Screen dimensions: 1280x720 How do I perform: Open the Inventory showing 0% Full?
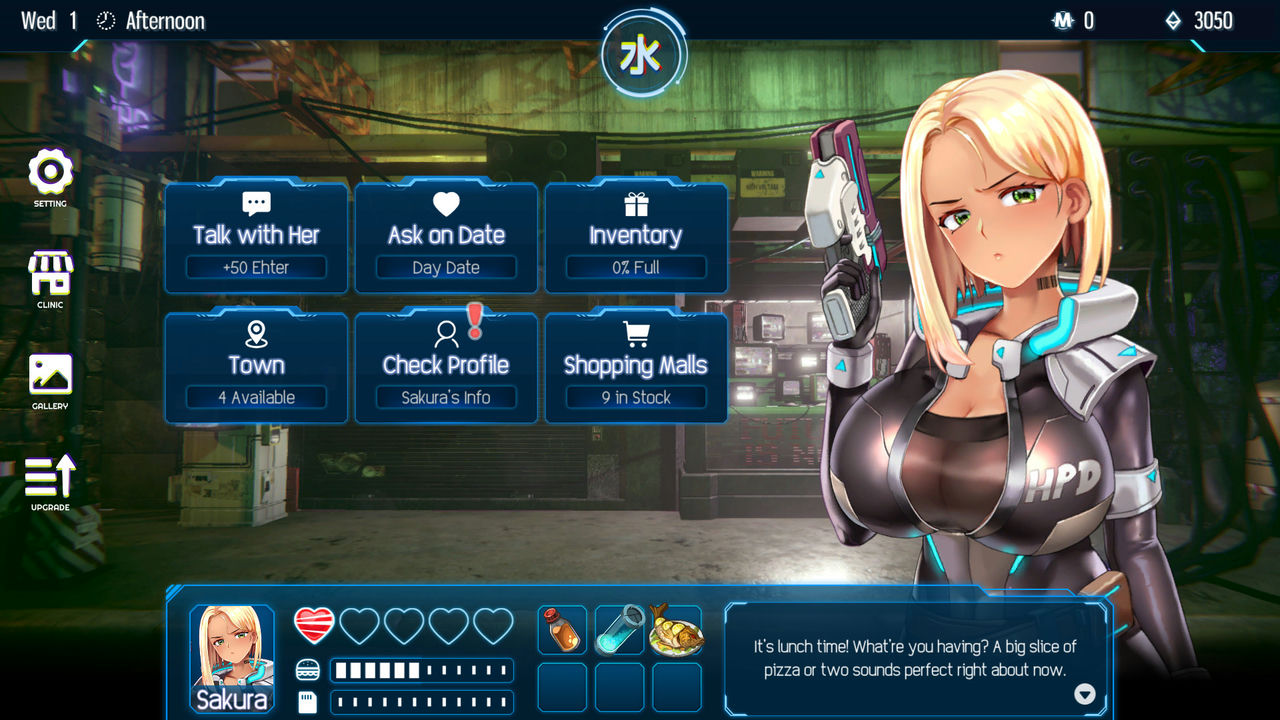point(636,235)
